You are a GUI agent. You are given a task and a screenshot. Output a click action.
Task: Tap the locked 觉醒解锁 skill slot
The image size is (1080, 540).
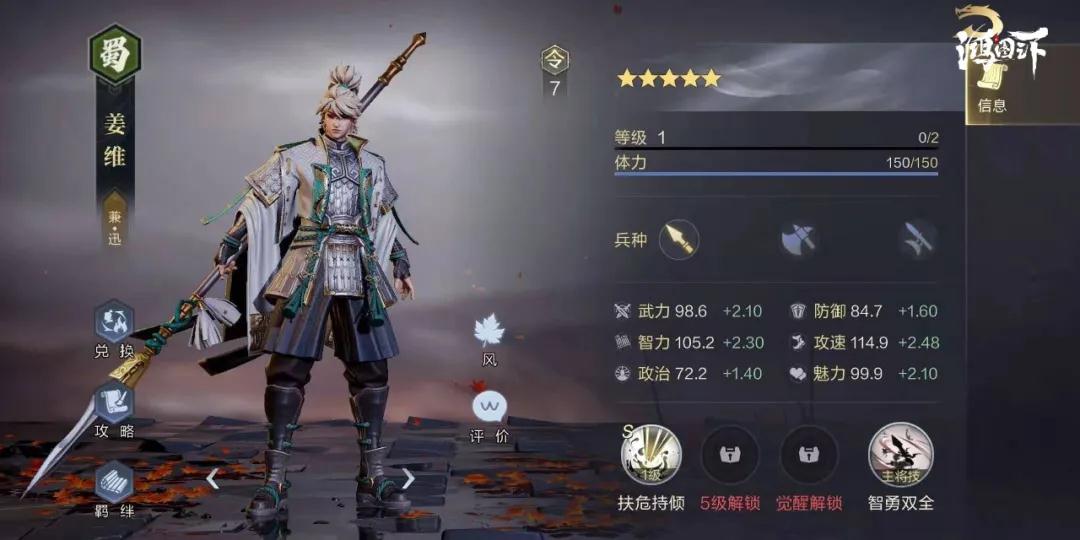(x=809, y=455)
